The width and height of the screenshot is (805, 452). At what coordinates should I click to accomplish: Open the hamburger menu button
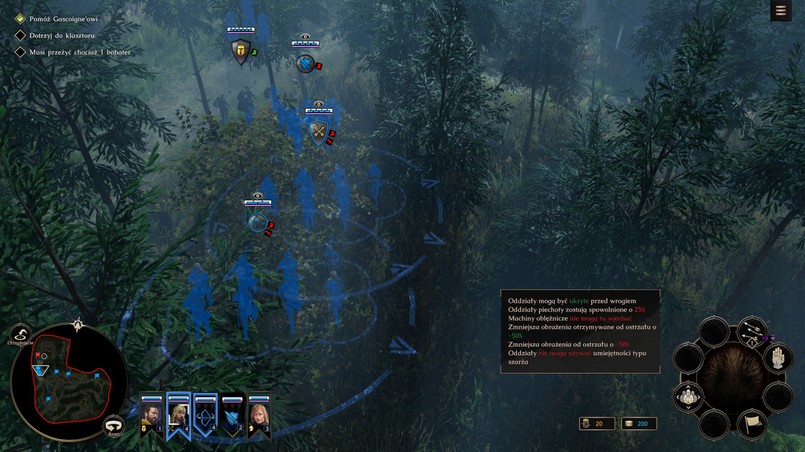click(780, 11)
